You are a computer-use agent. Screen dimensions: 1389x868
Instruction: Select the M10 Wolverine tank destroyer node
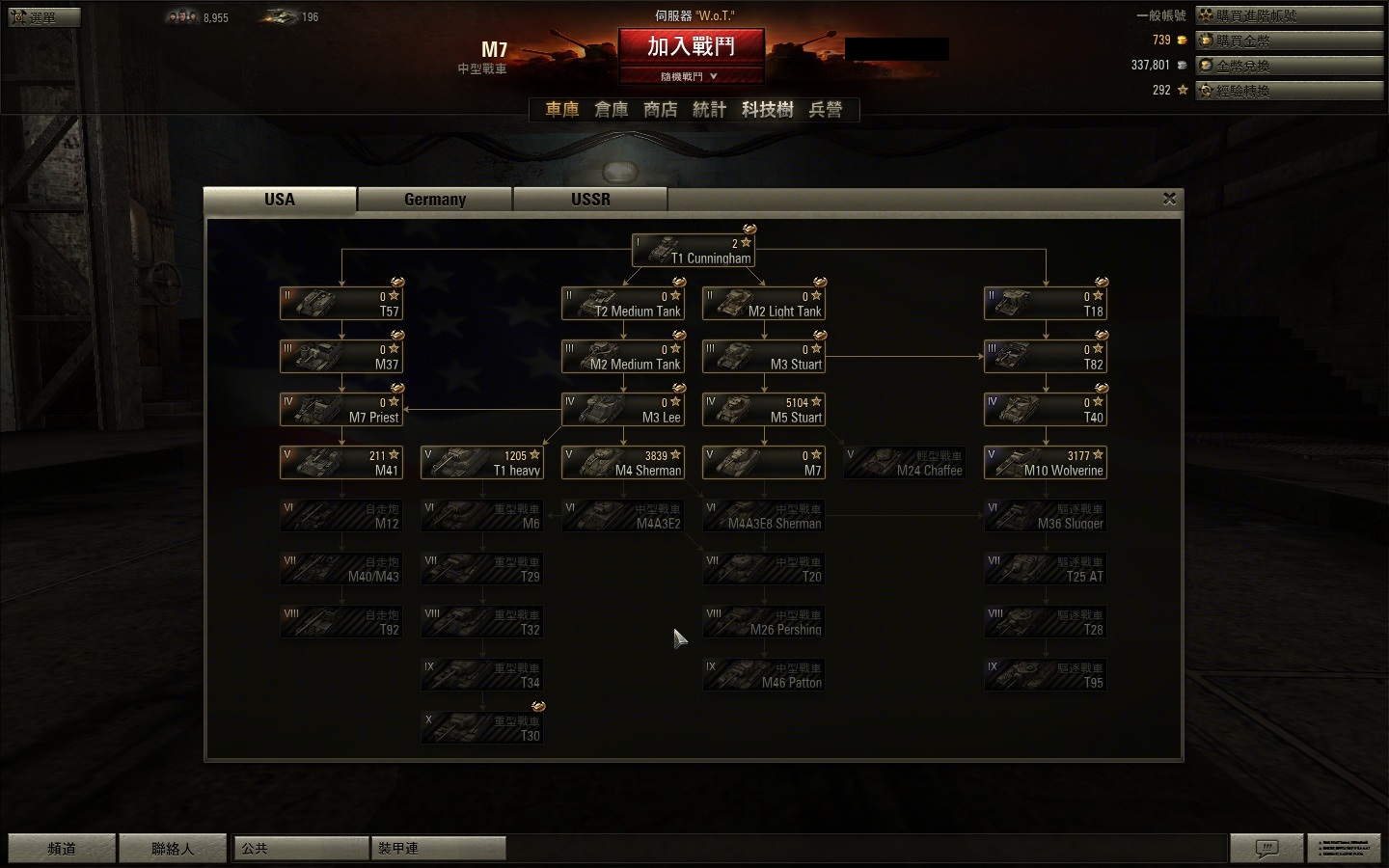(1046, 463)
